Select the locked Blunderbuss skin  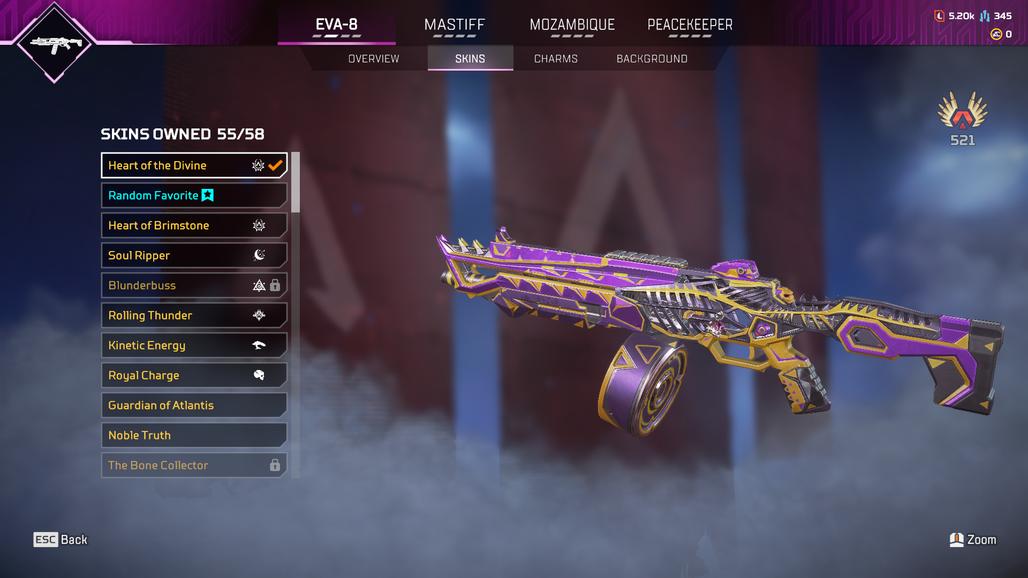click(x=193, y=286)
